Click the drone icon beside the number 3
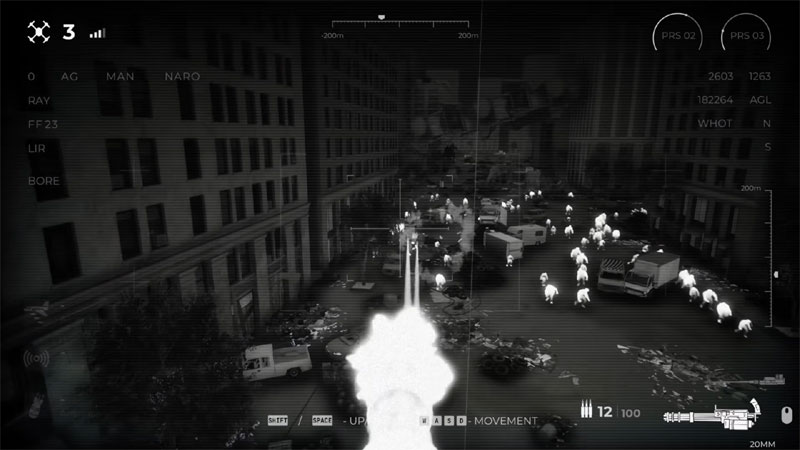Image resolution: width=800 pixels, height=450 pixels. coord(39,32)
